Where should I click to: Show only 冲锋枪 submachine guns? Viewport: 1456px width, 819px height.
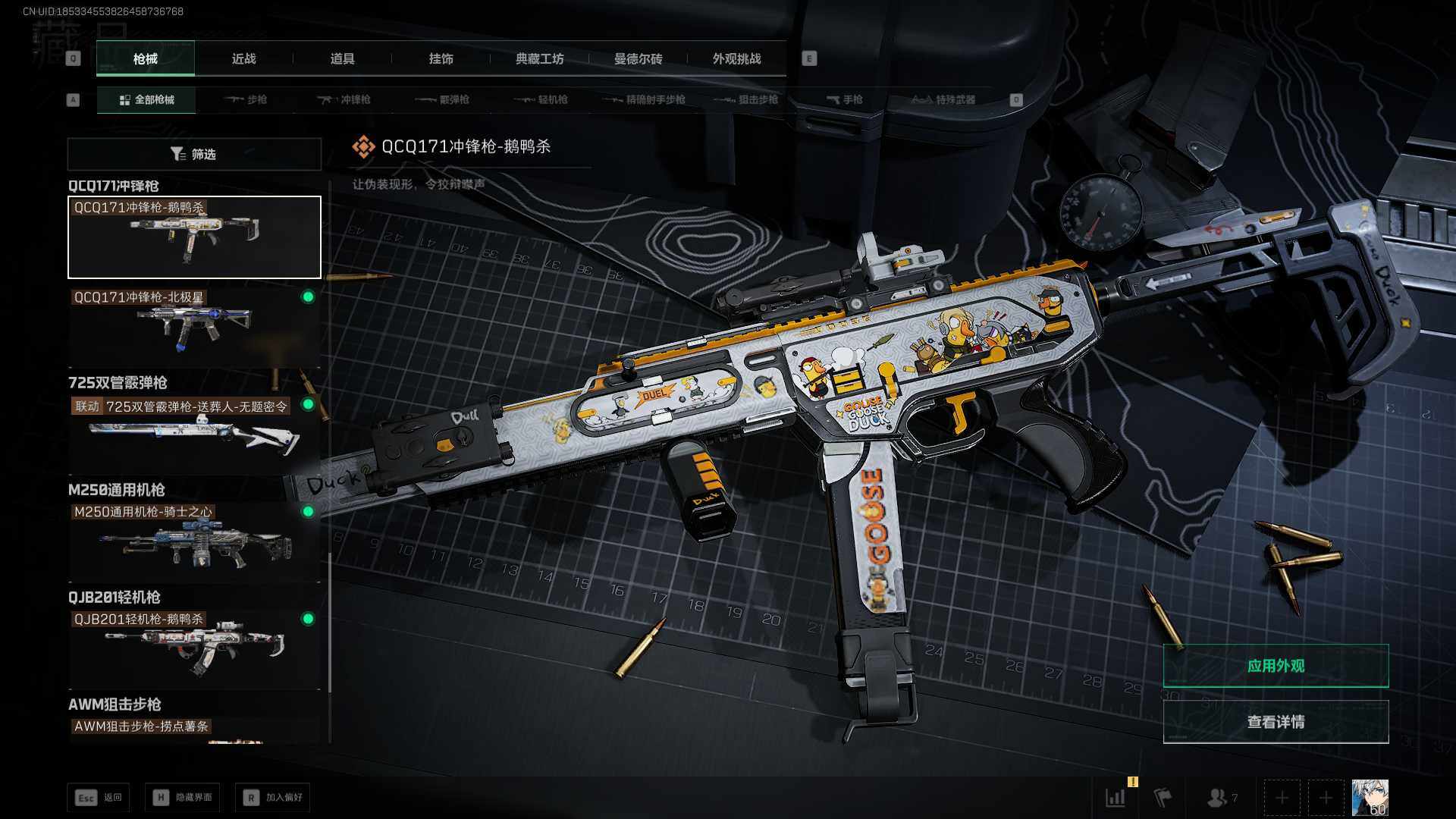tap(344, 100)
